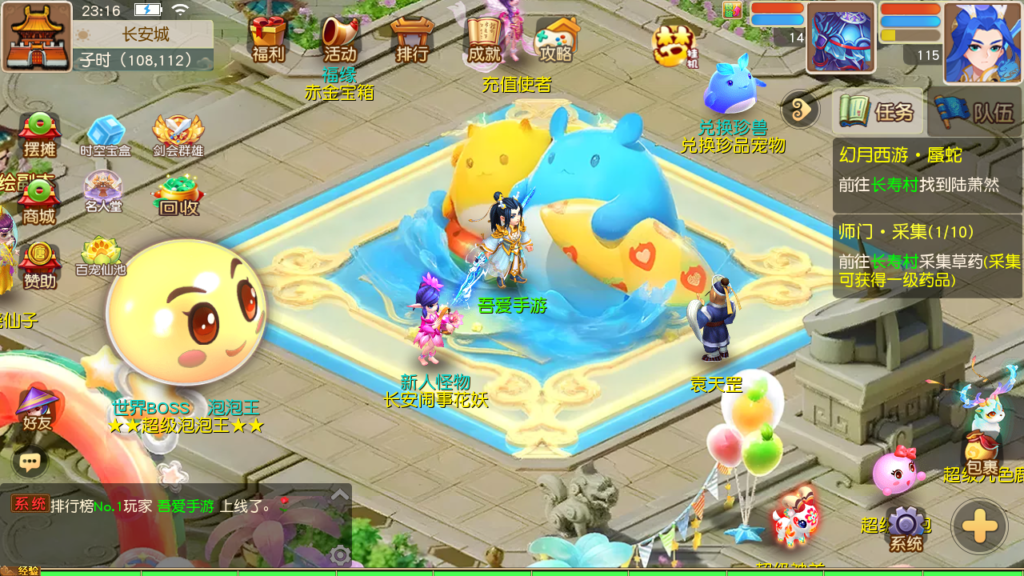Switch to the 任务 quest tab
Viewport: 1024px width, 576px height.
pyautogui.click(x=878, y=111)
